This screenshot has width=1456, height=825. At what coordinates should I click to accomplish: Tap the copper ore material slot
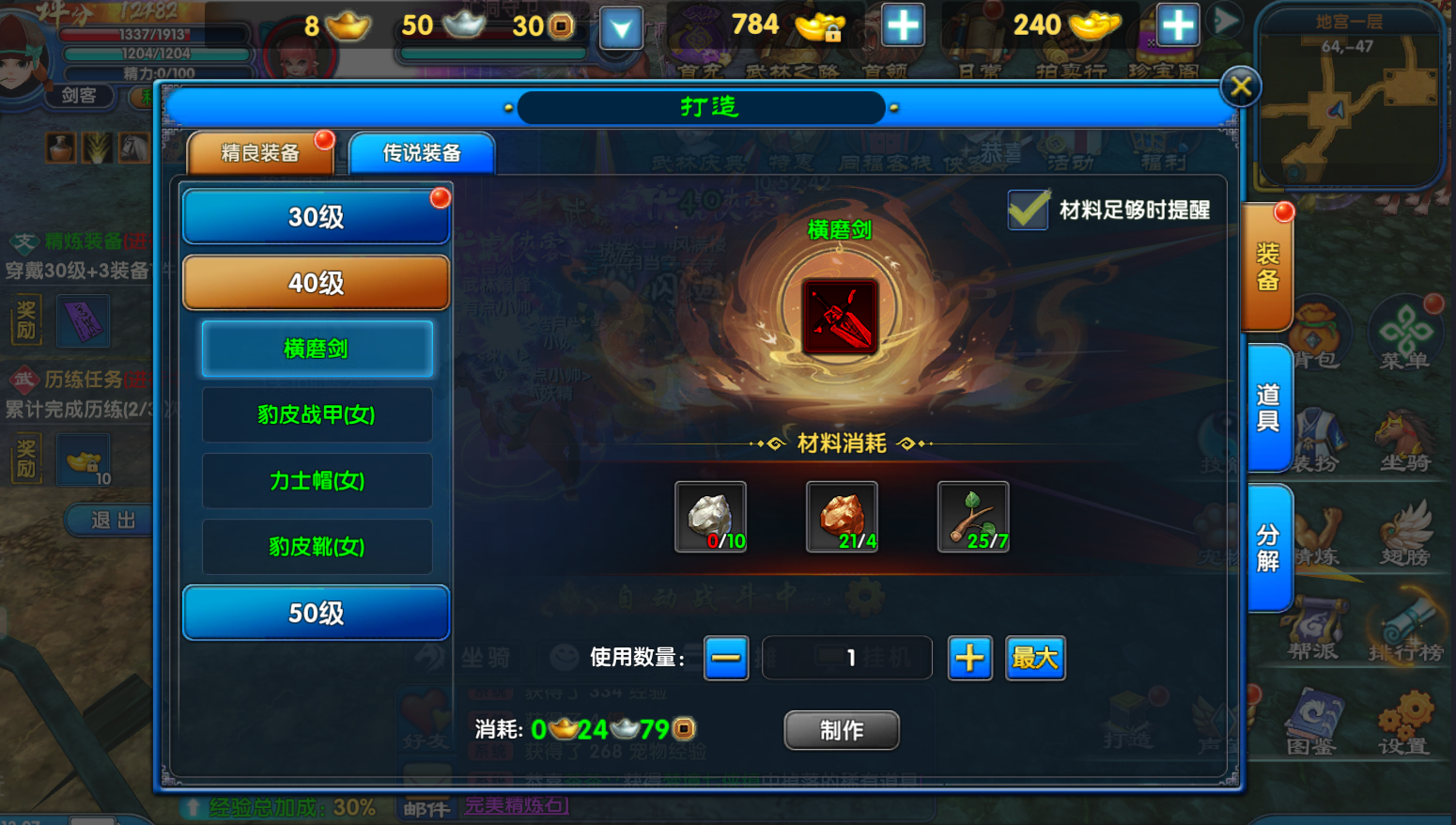coord(842,517)
